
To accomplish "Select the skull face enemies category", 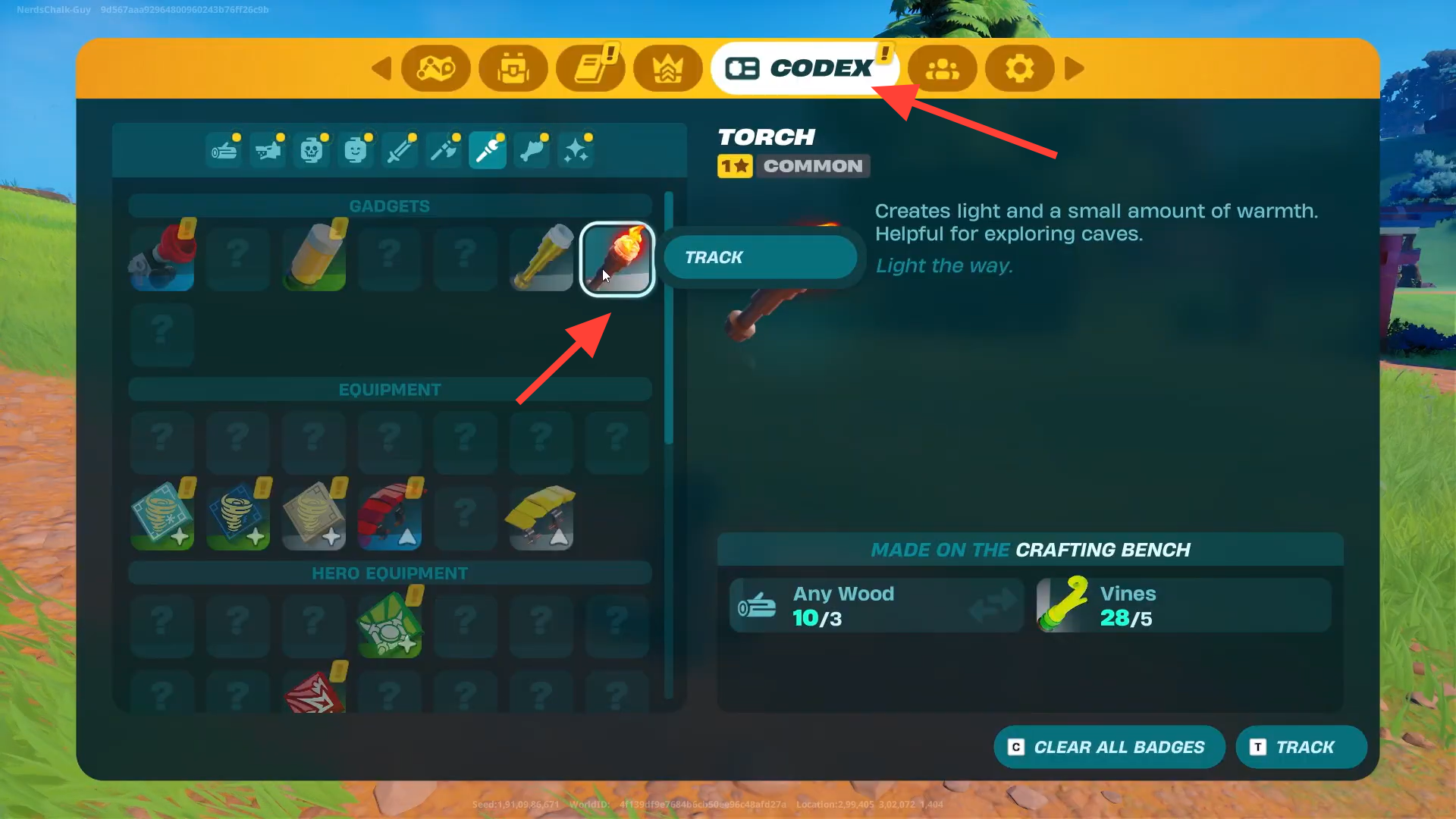I will point(312,150).
